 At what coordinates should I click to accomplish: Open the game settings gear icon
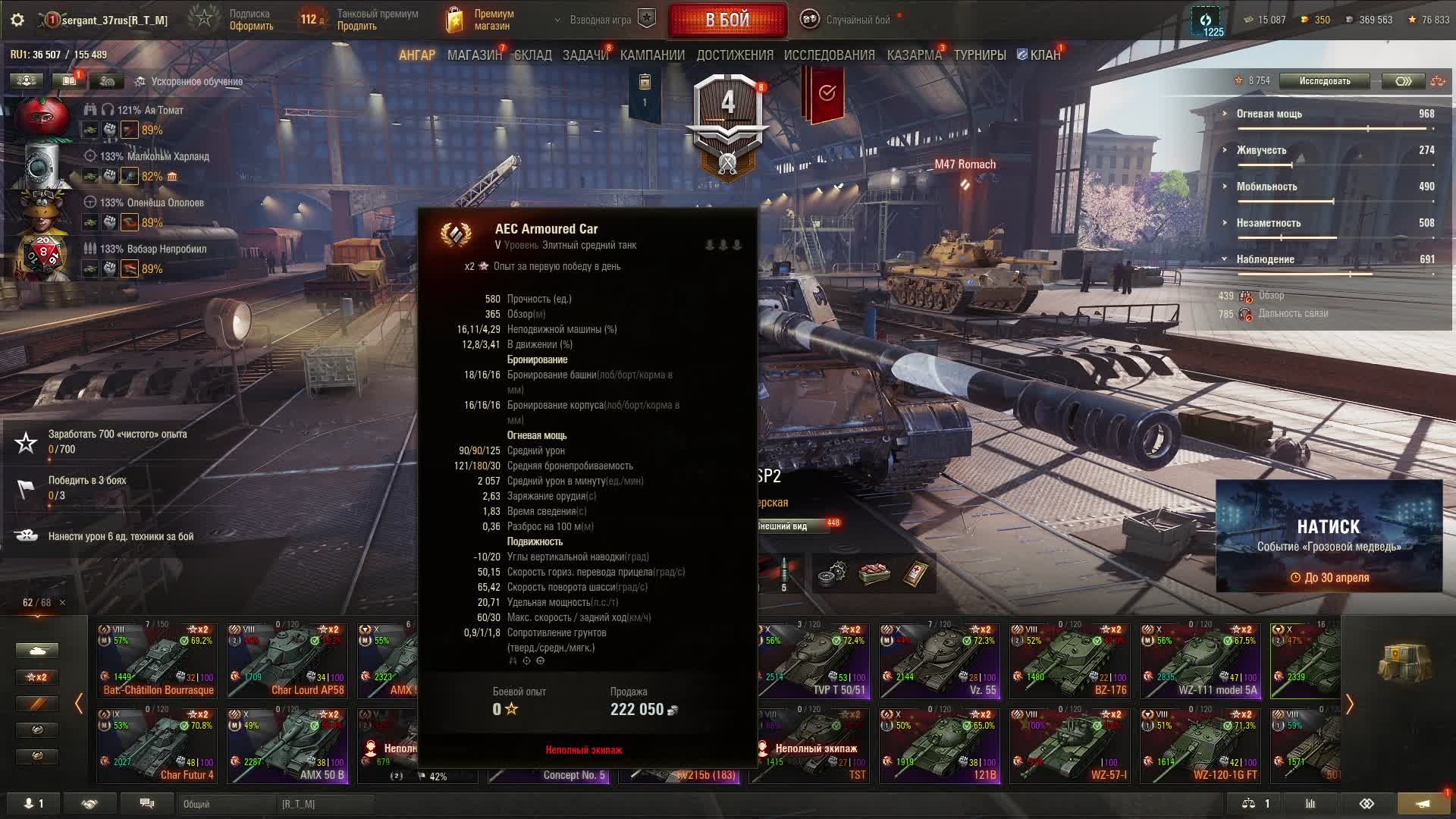pos(17,20)
